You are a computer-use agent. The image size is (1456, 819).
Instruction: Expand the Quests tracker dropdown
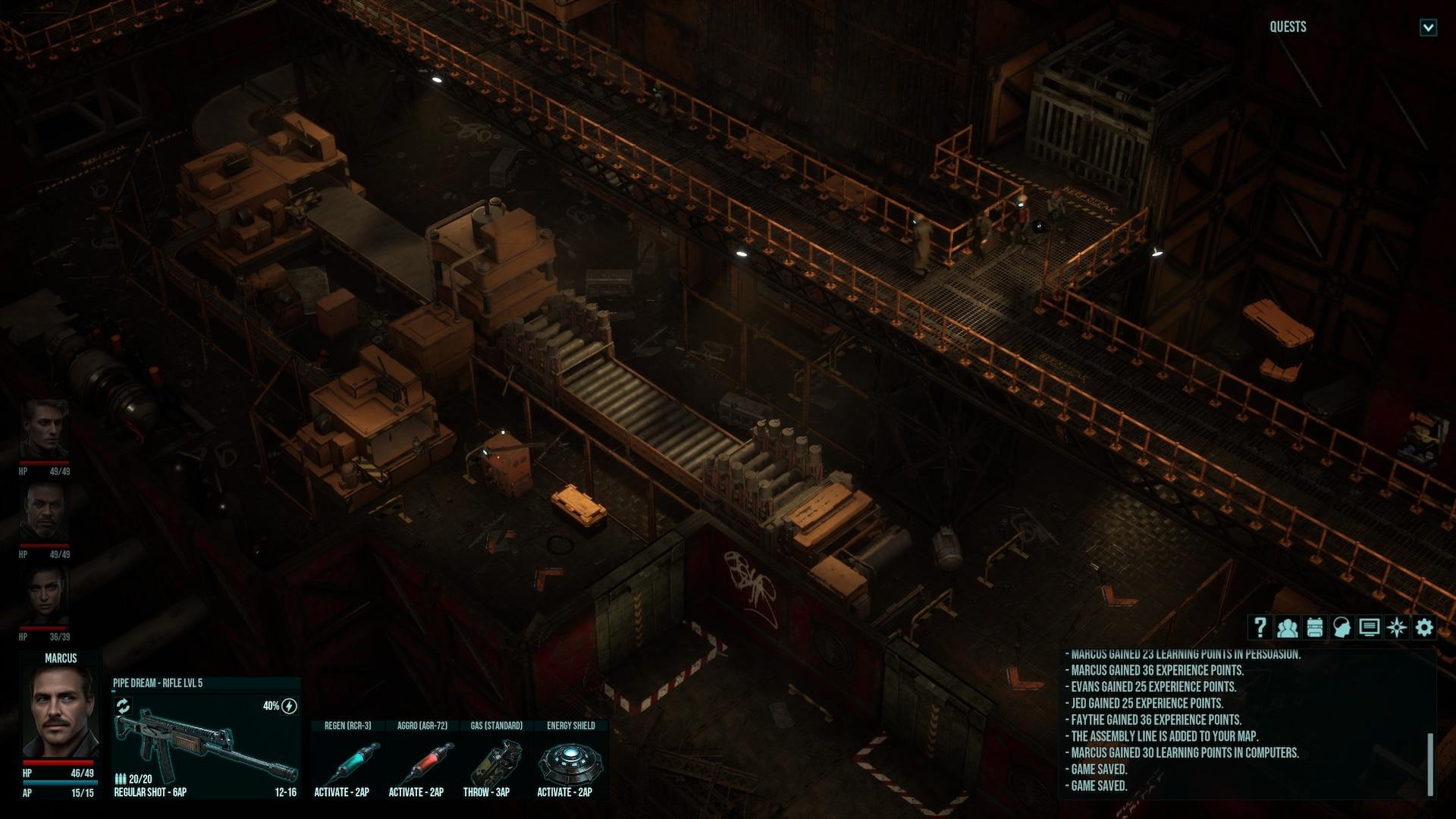pyautogui.click(x=1428, y=28)
